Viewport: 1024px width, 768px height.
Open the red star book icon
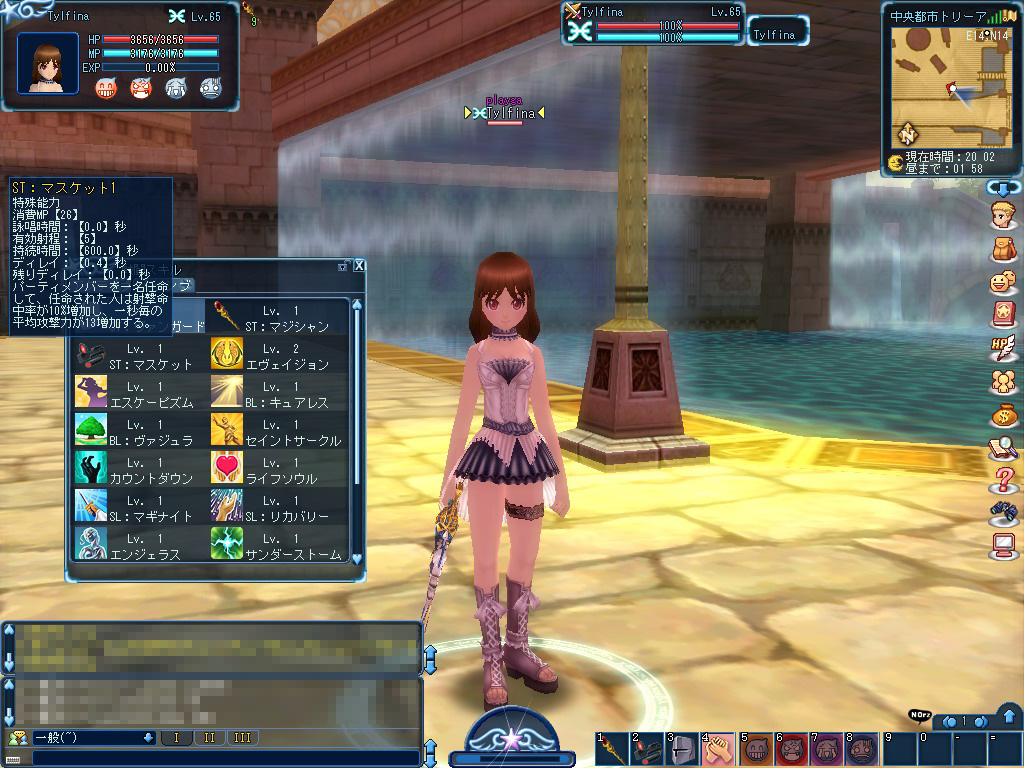click(1003, 315)
